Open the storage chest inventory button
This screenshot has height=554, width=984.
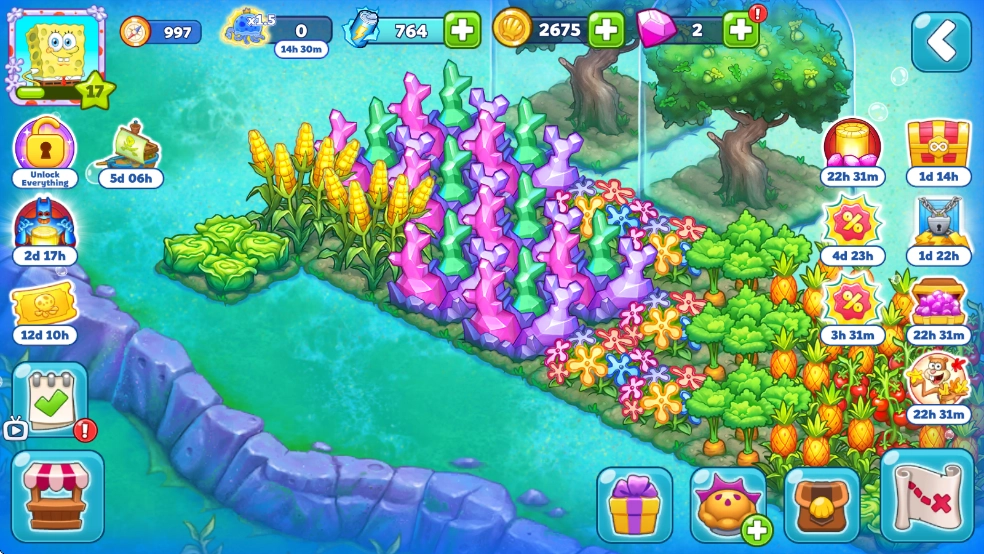tap(822, 505)
